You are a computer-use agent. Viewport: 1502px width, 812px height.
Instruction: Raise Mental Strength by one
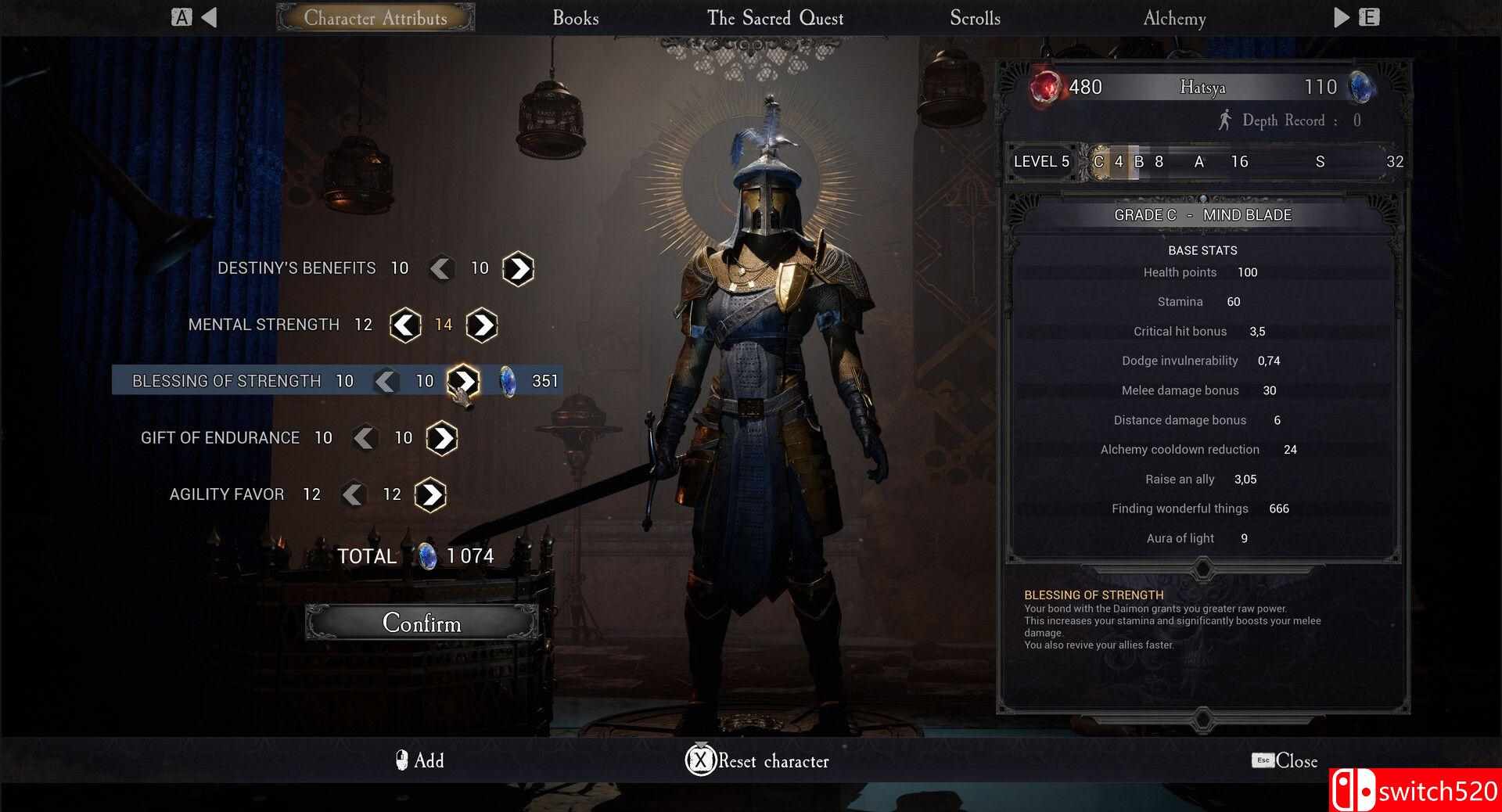click(482, 325)
